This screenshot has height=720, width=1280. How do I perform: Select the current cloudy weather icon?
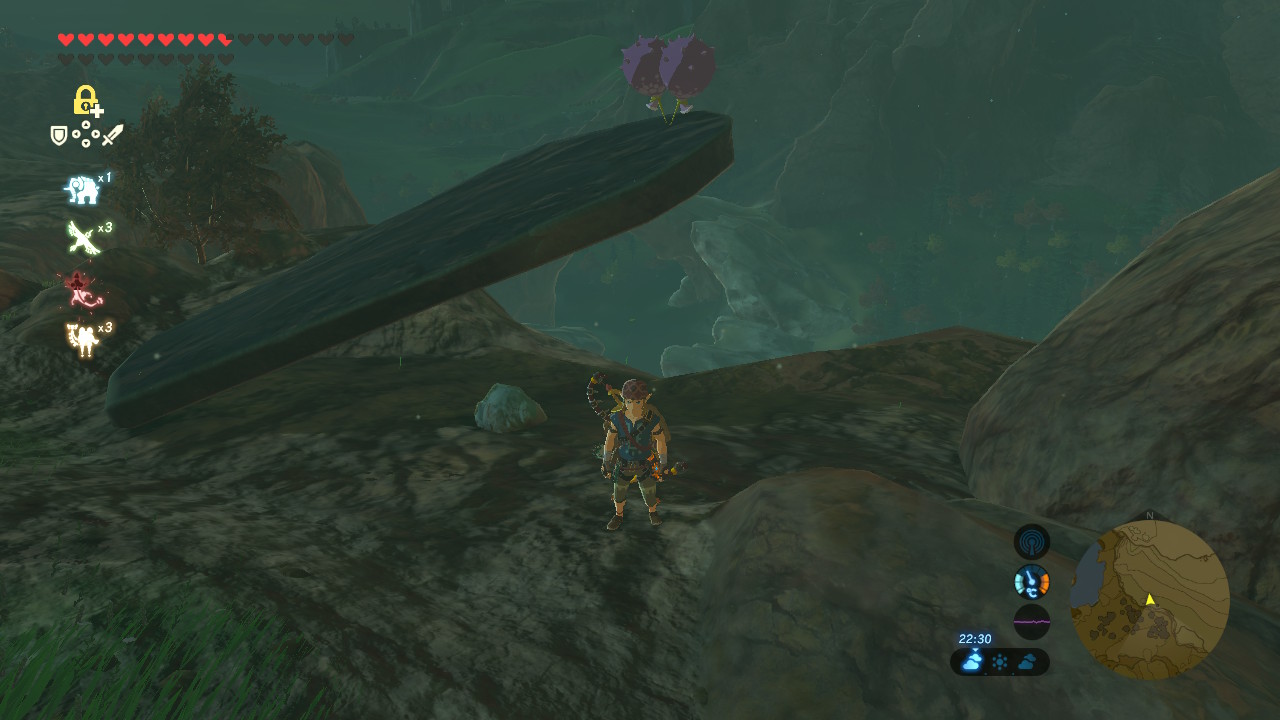972,661
